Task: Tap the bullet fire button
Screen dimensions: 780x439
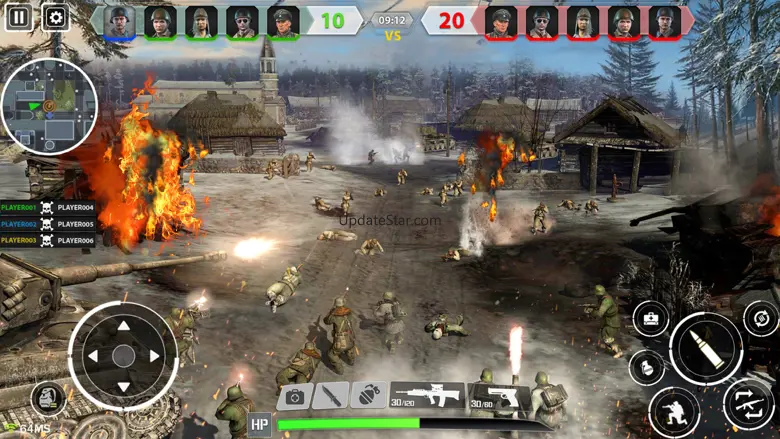Action: point(706,348)
